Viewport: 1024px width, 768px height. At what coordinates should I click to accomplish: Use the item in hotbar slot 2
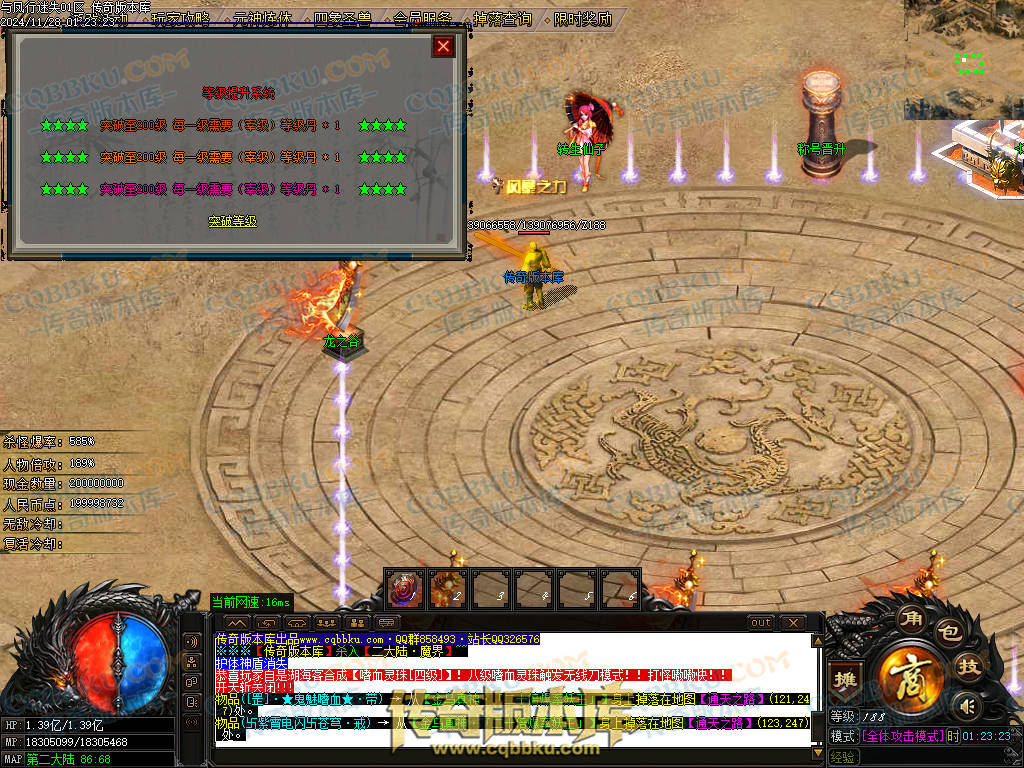point(448,588)
